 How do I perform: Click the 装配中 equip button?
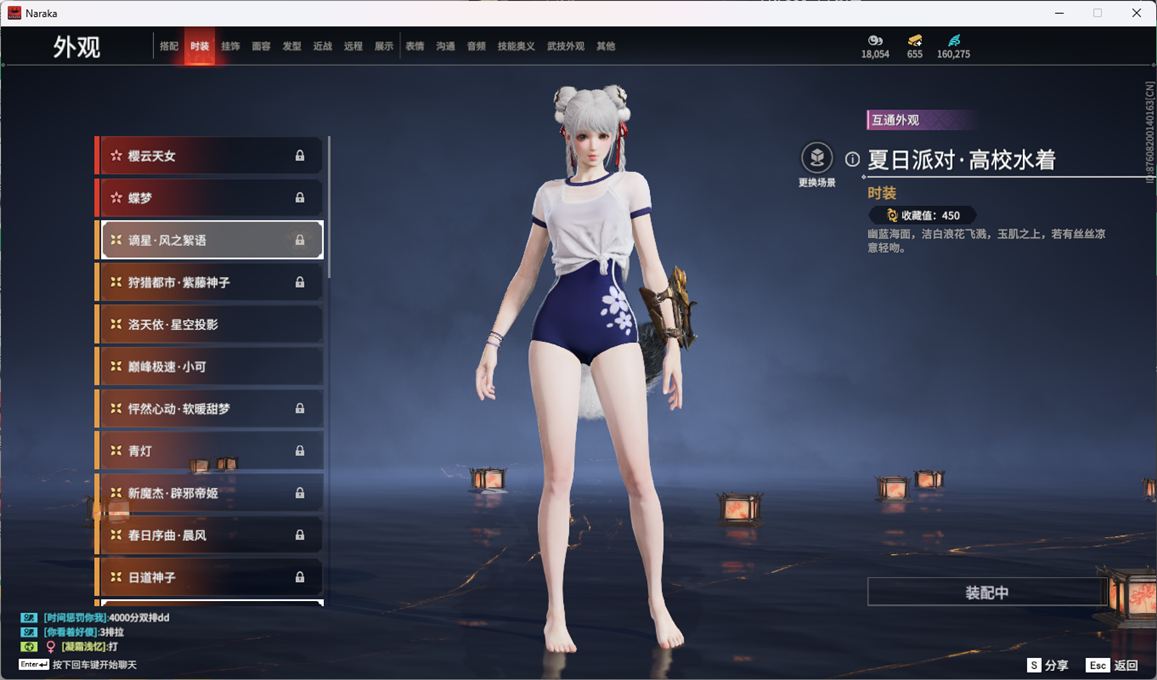(986, 592)
